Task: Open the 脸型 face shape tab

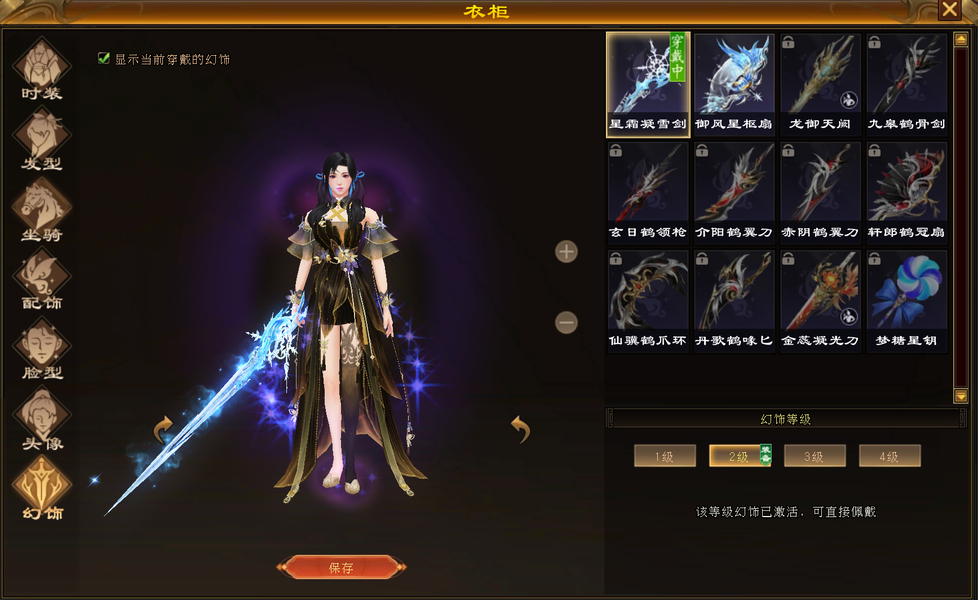Action: coord(41,350)
